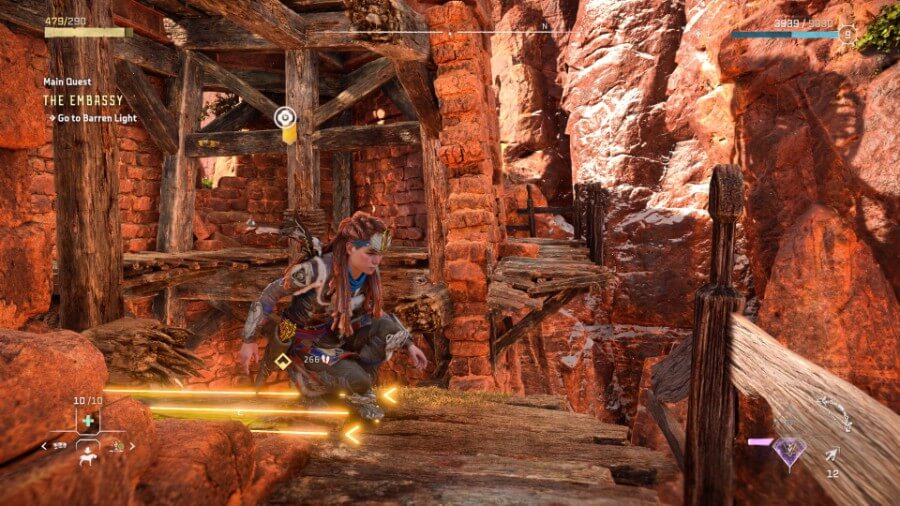Viewport: 900px width, 506px height.
Task: Open The Embassy main quest tracker
Action: click(83, 100)
